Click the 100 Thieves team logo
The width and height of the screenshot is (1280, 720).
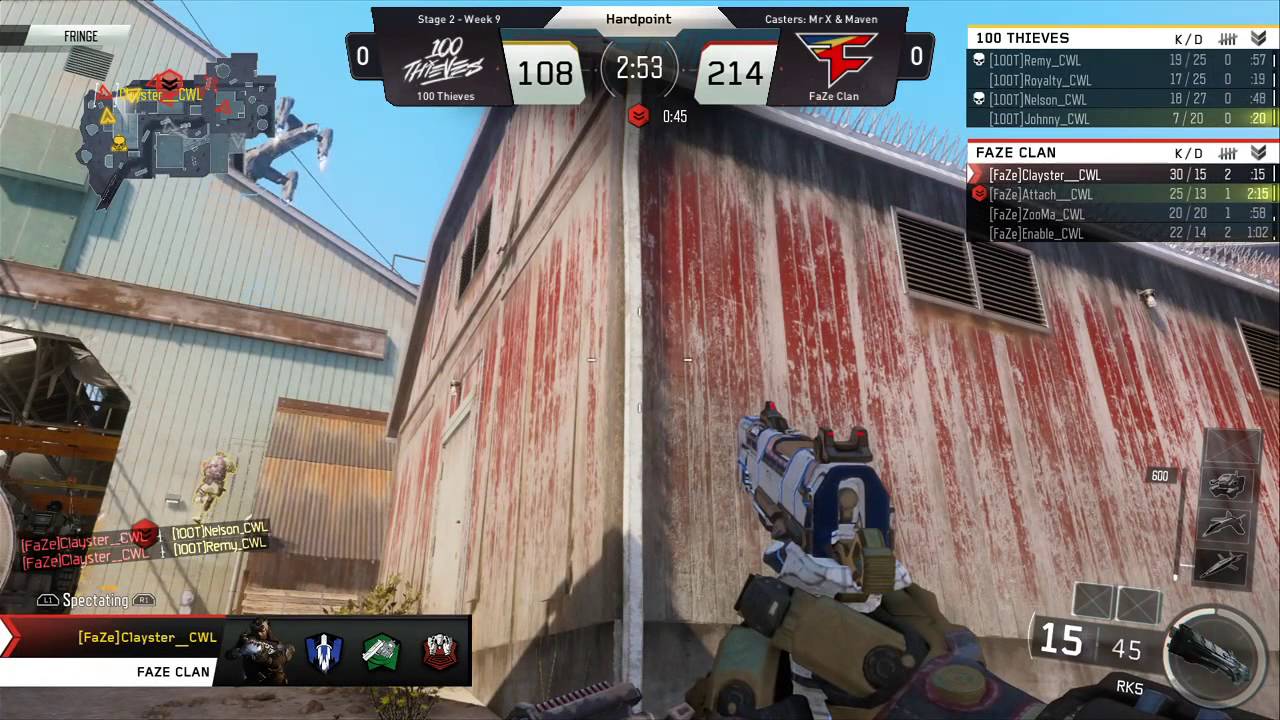(445, 62)
